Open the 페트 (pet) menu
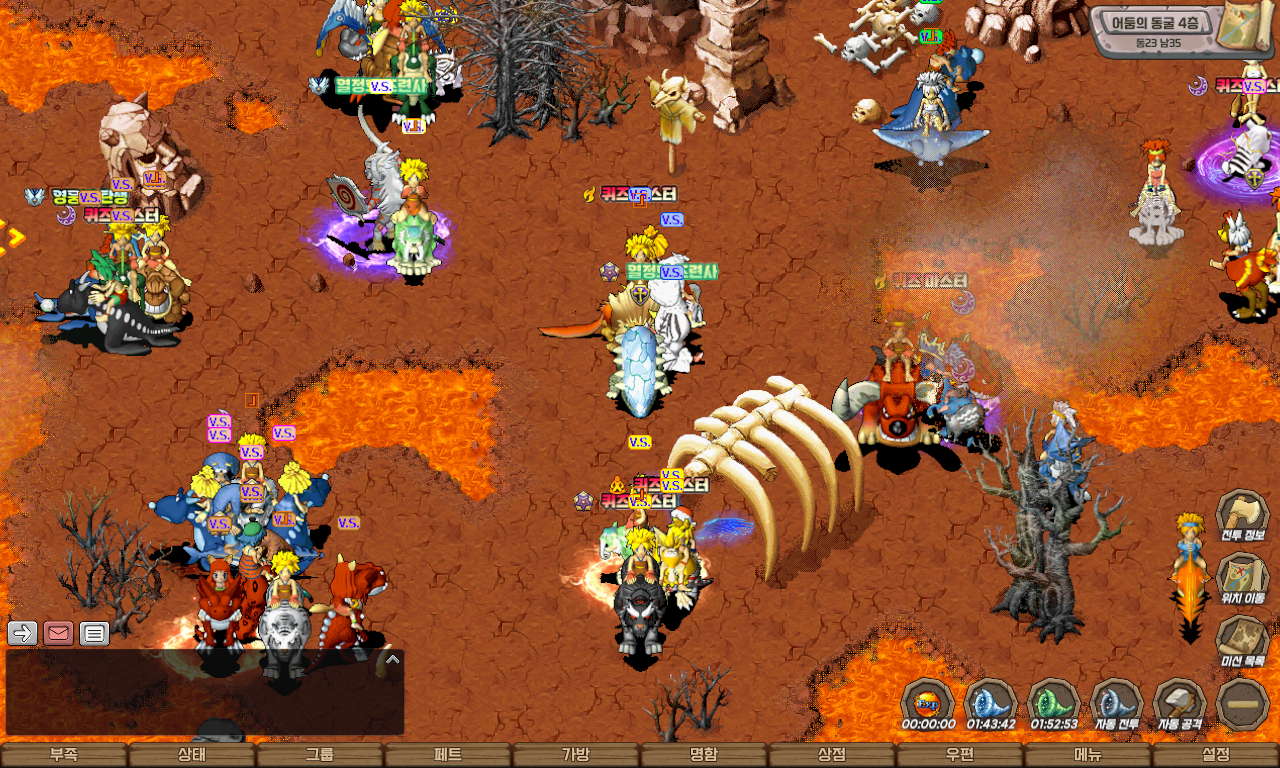1280x768 pixels. tap(448, 755)
